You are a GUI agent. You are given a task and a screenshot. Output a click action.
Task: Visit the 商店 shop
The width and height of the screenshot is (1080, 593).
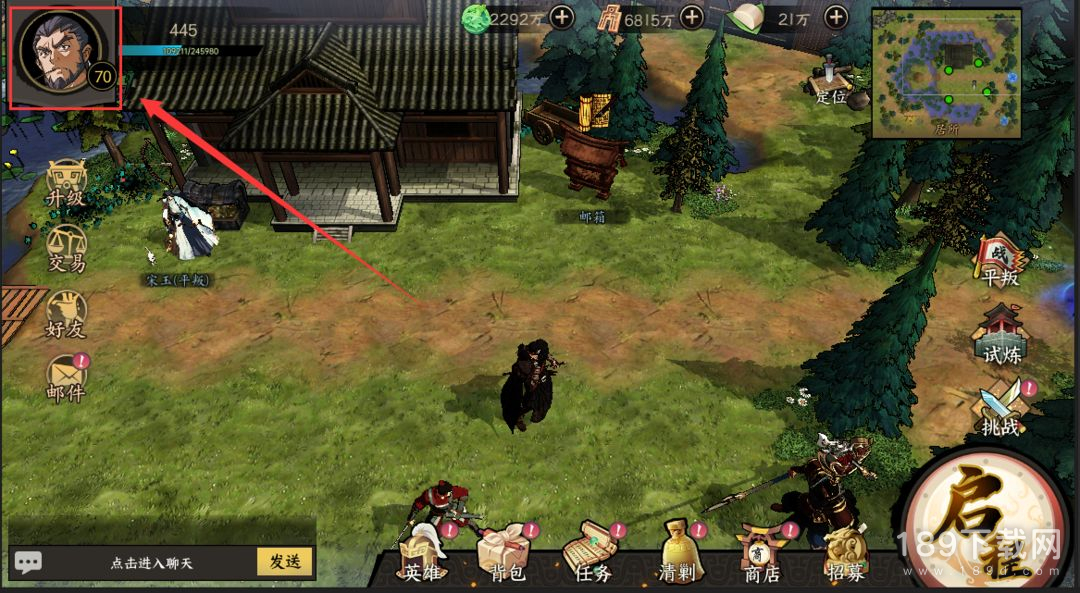tap(760, 556)
